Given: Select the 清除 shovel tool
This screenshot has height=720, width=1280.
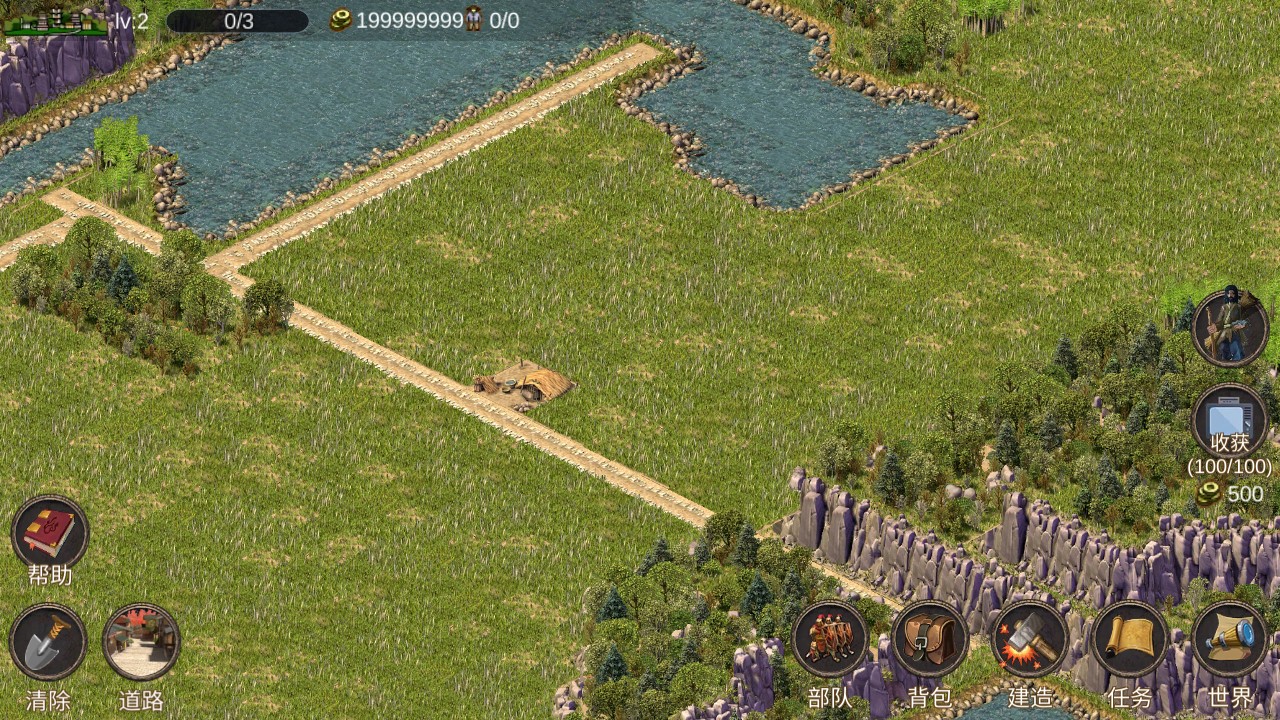Looking at the screenshot, I should pyautogui.click(x=48, y=642).
